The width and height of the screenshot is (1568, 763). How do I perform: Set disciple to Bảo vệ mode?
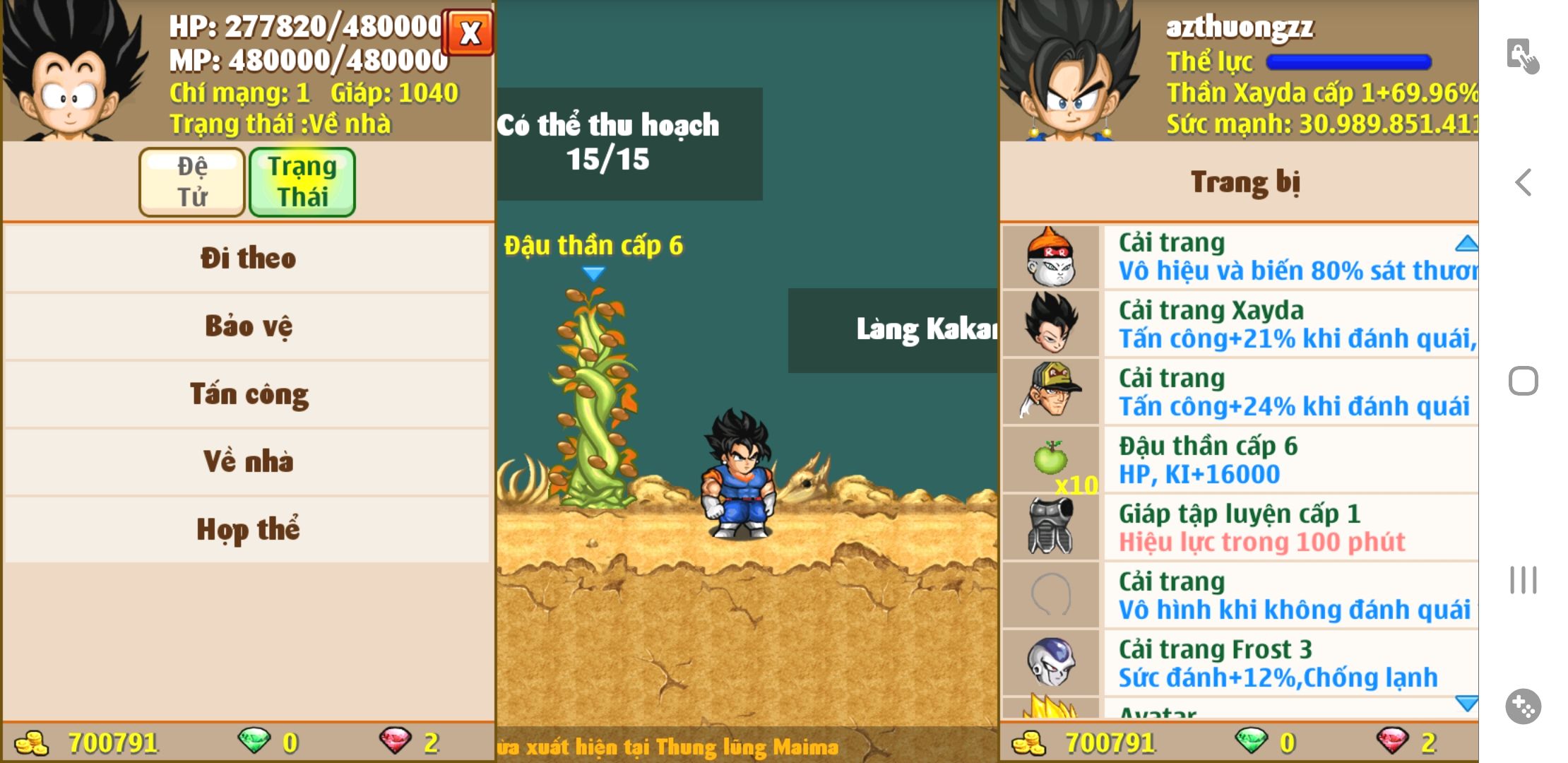pos(247,326)
